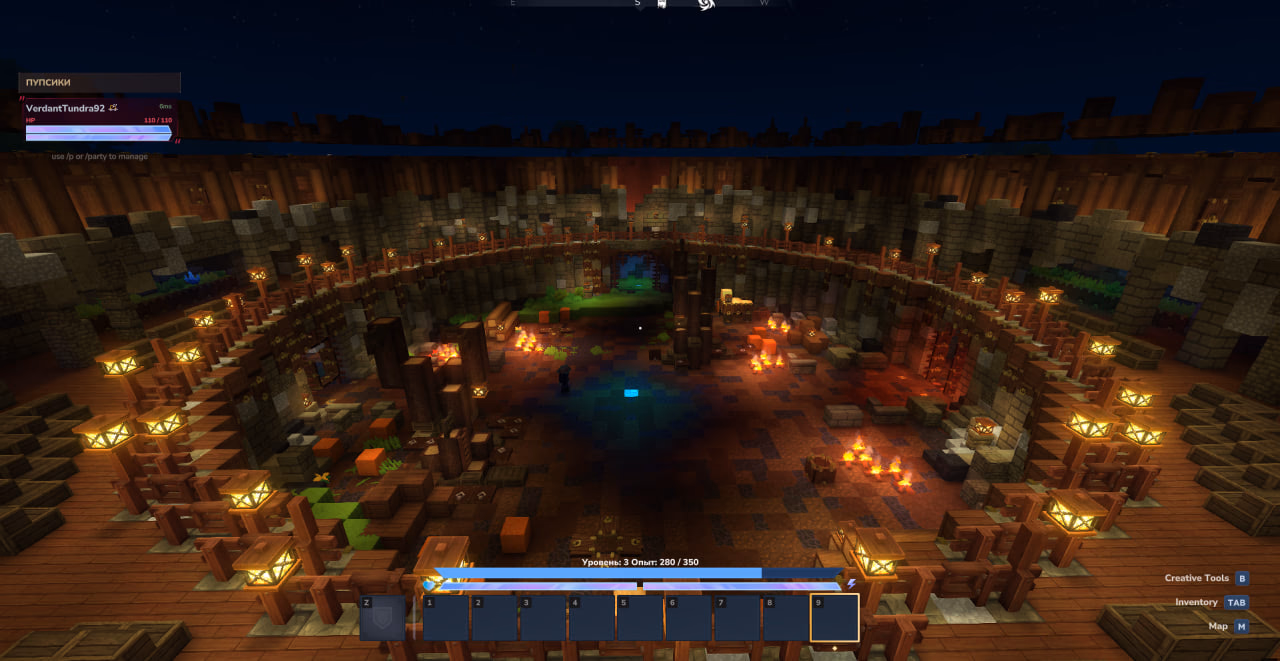
Task: Click the shield utility slot marked Z
Action: tap(383, 618)
